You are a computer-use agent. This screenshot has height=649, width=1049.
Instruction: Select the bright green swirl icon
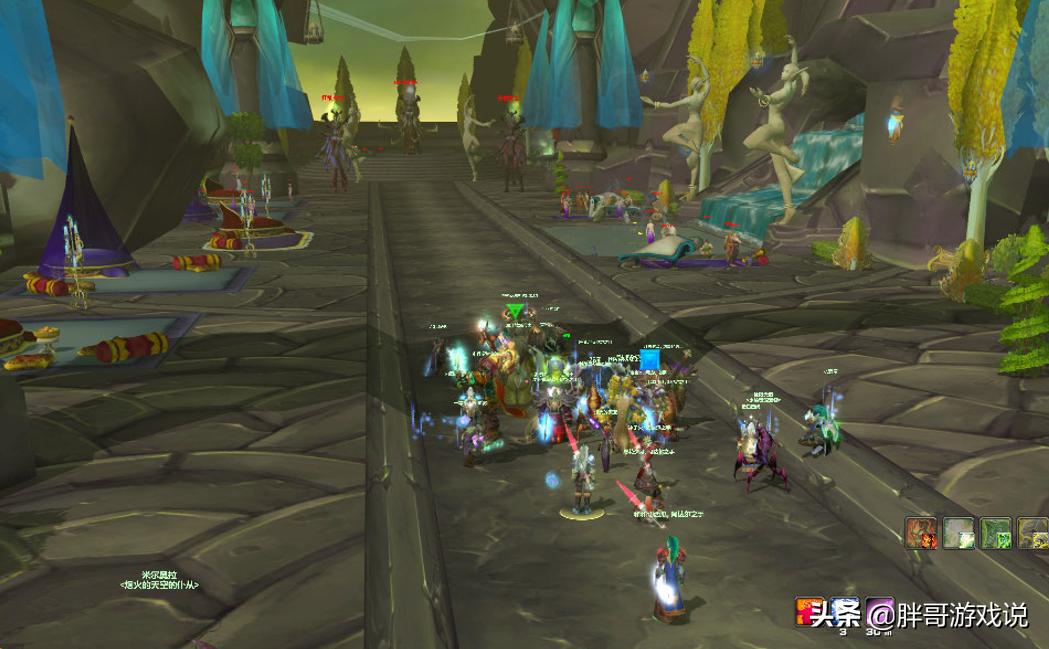click(x=996, y=533)
